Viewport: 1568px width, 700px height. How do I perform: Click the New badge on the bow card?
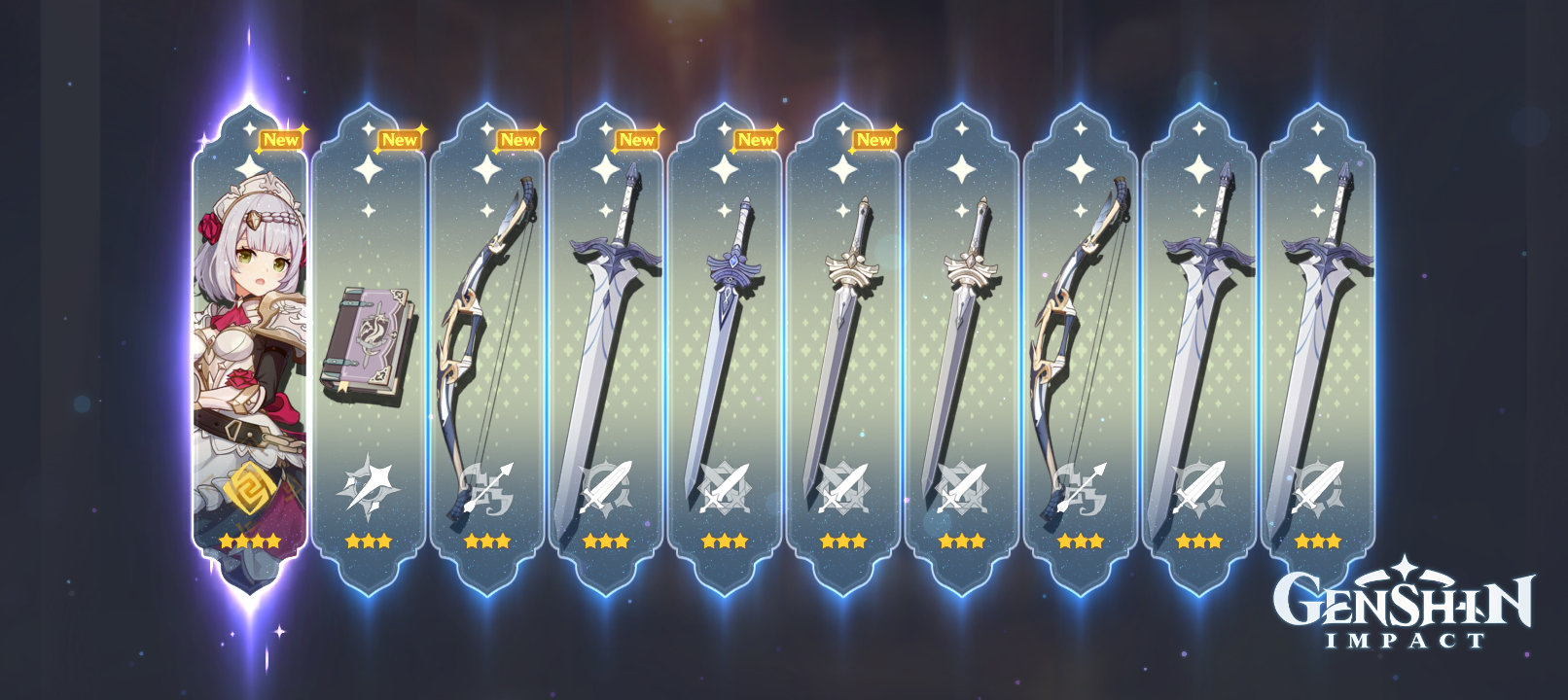pyautogui.click(x=518, y=139)
